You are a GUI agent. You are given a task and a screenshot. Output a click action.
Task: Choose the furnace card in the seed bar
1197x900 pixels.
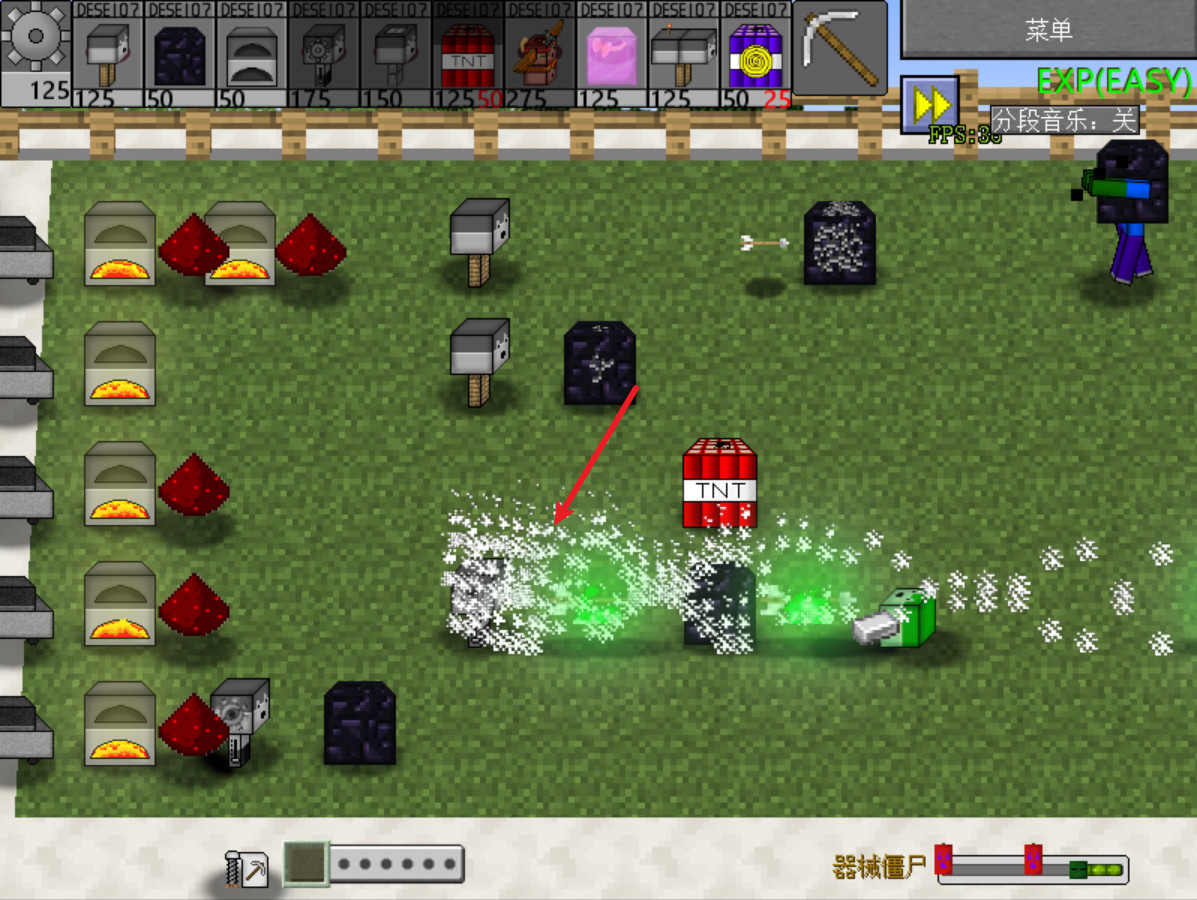coord(252,54)
